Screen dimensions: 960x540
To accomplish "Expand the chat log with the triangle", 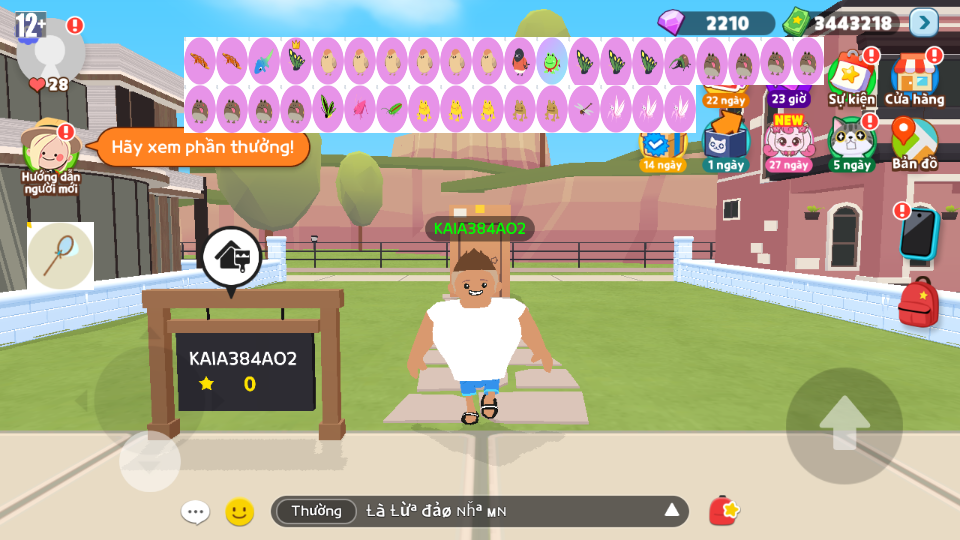I will tap(672, 511).
